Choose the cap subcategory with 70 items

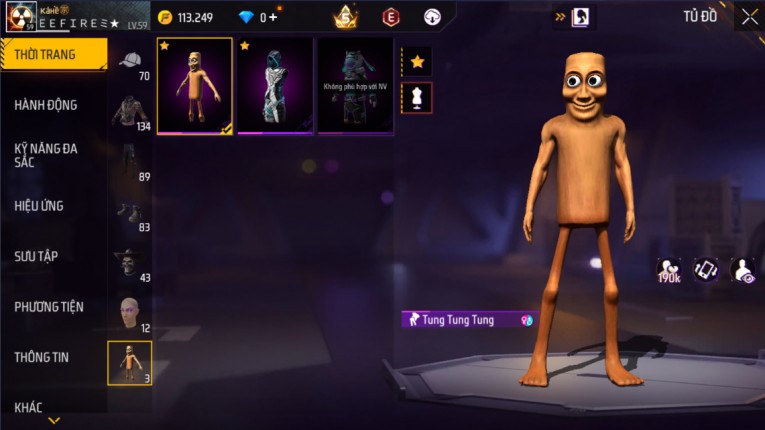click(130, 63)
